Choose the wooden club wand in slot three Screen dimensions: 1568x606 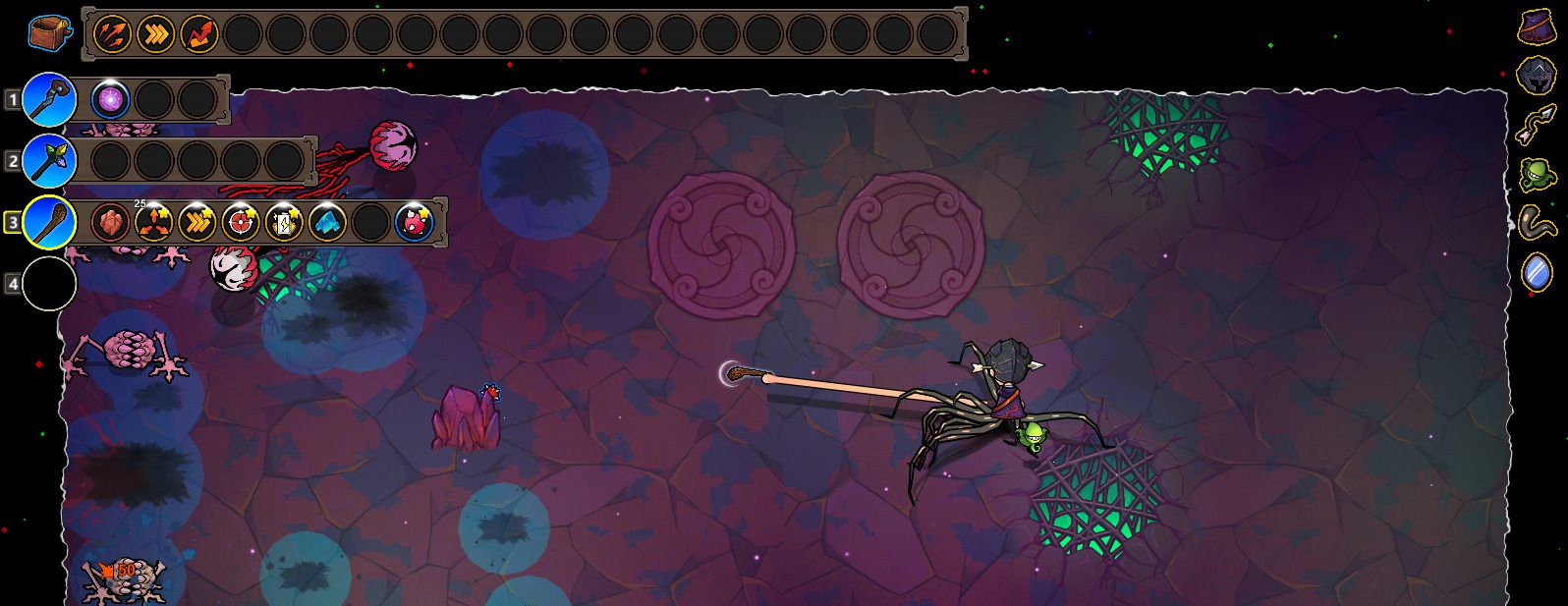click(x=49, y=222)
